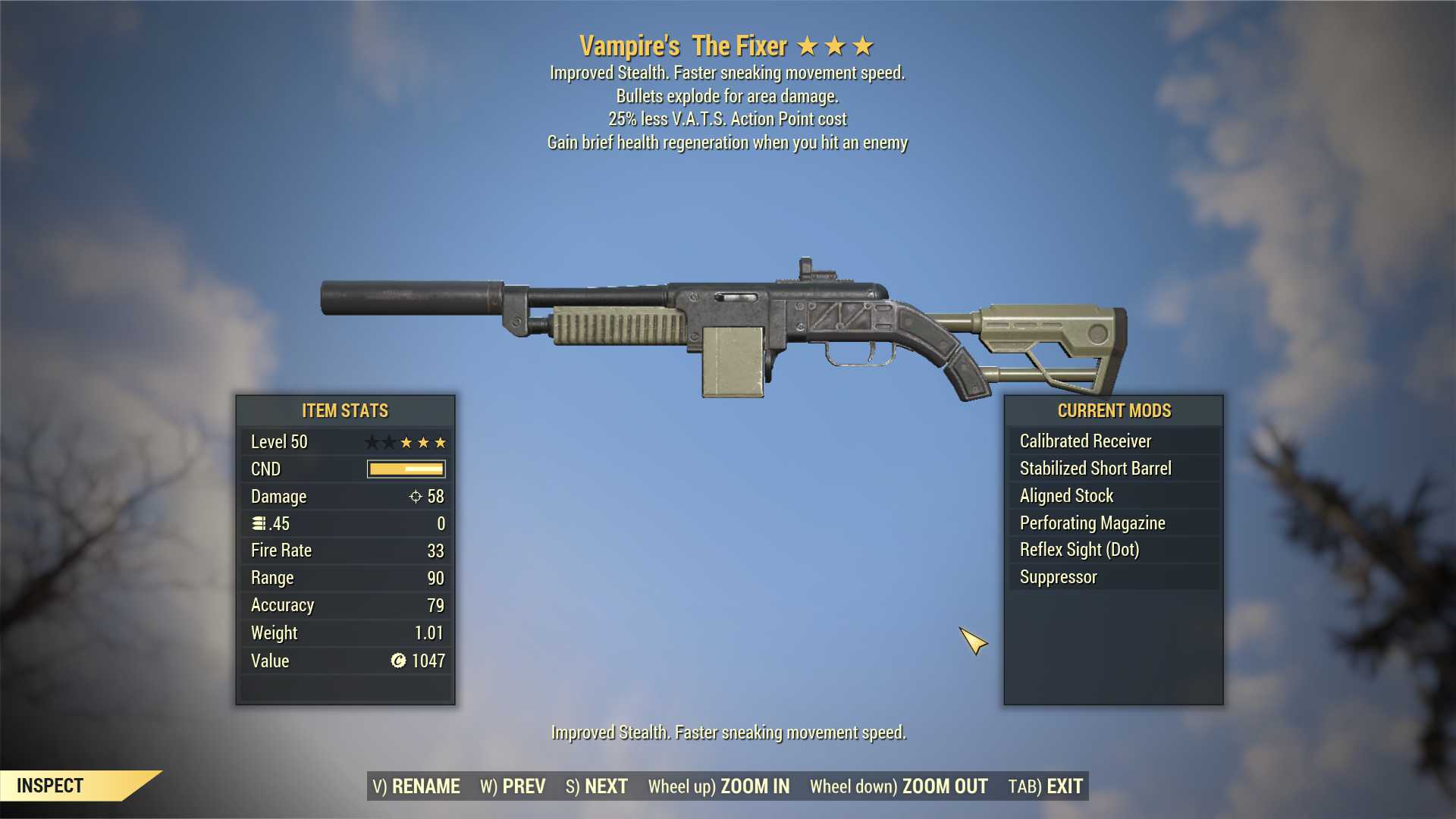Go to the PREV item
This screenshot has height=819, width=1456.
[513, 786]
